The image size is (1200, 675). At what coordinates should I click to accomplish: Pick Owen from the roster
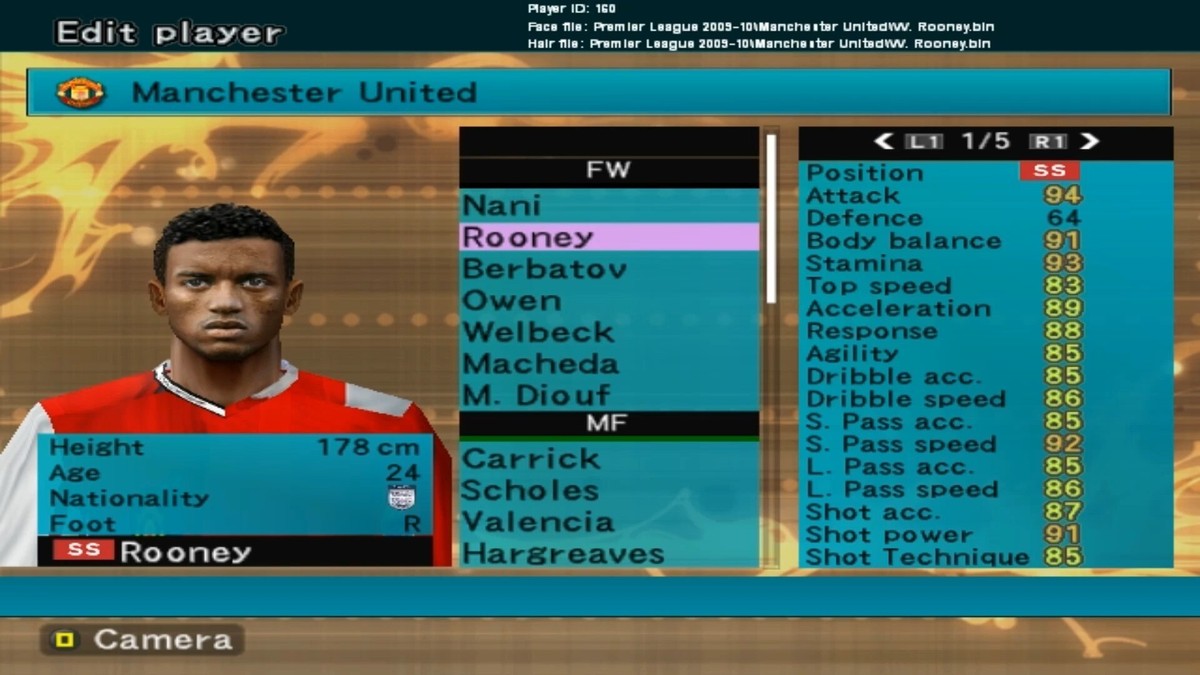click(x=511, y=301)
